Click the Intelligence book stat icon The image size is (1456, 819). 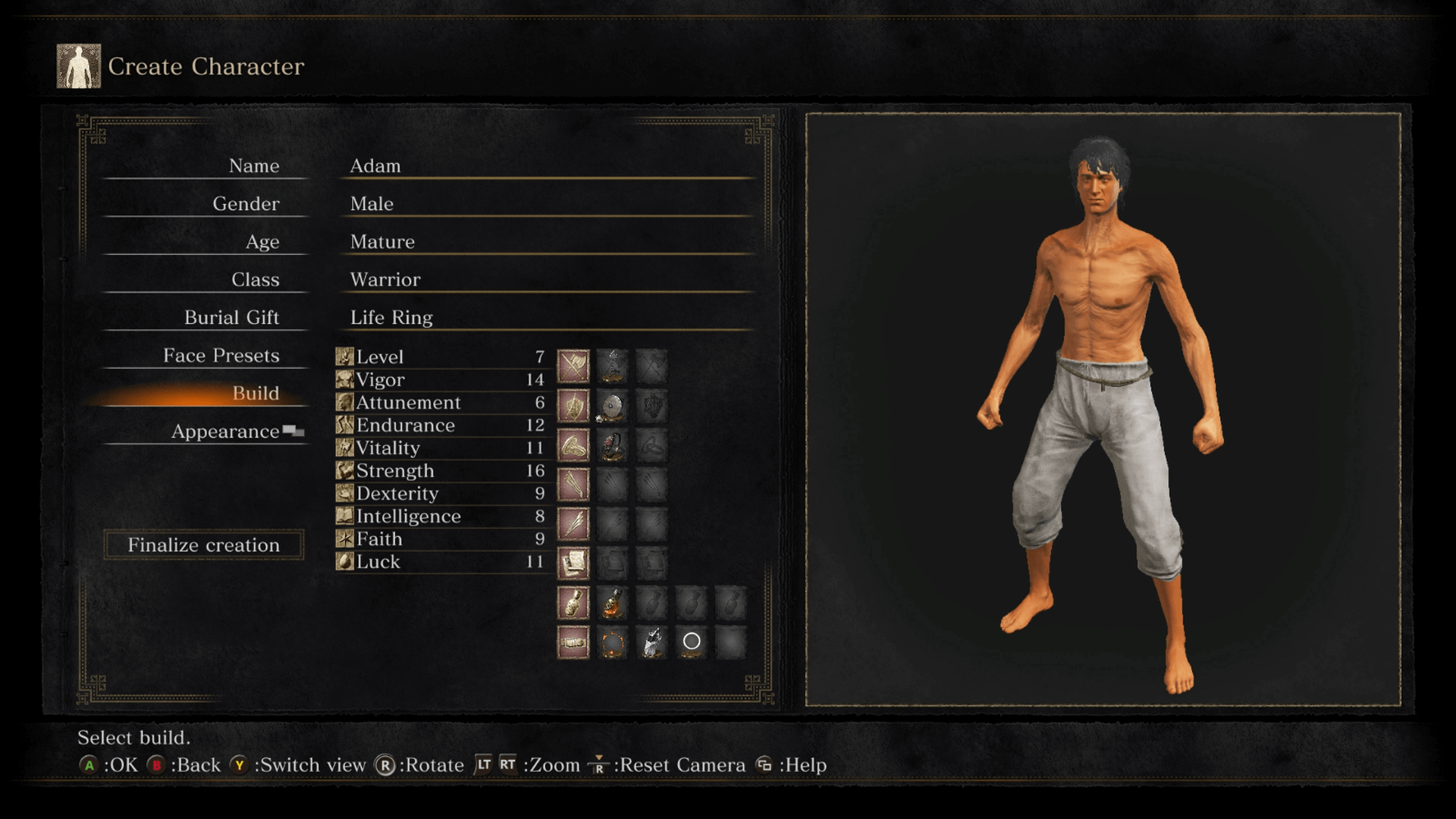(x=344, y=516)
